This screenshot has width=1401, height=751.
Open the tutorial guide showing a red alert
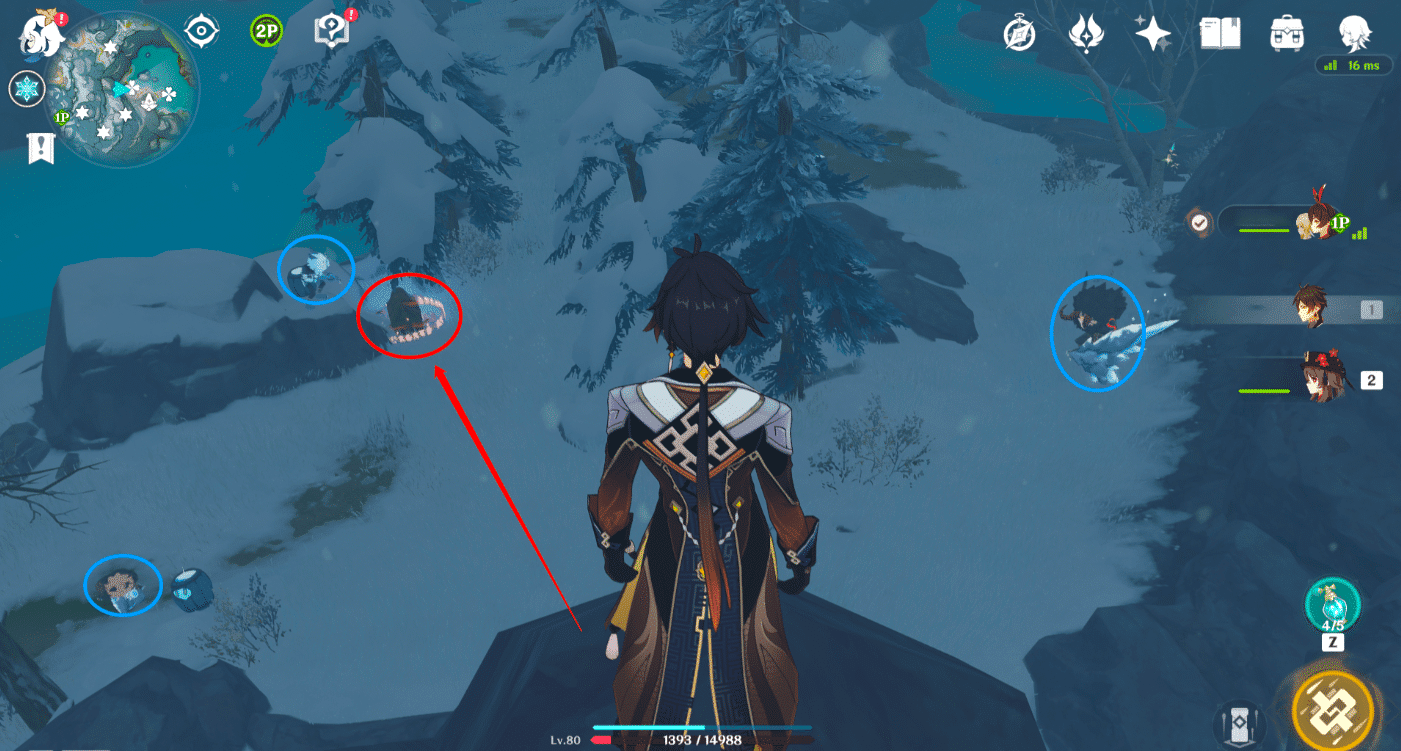(x=333, y=30)
